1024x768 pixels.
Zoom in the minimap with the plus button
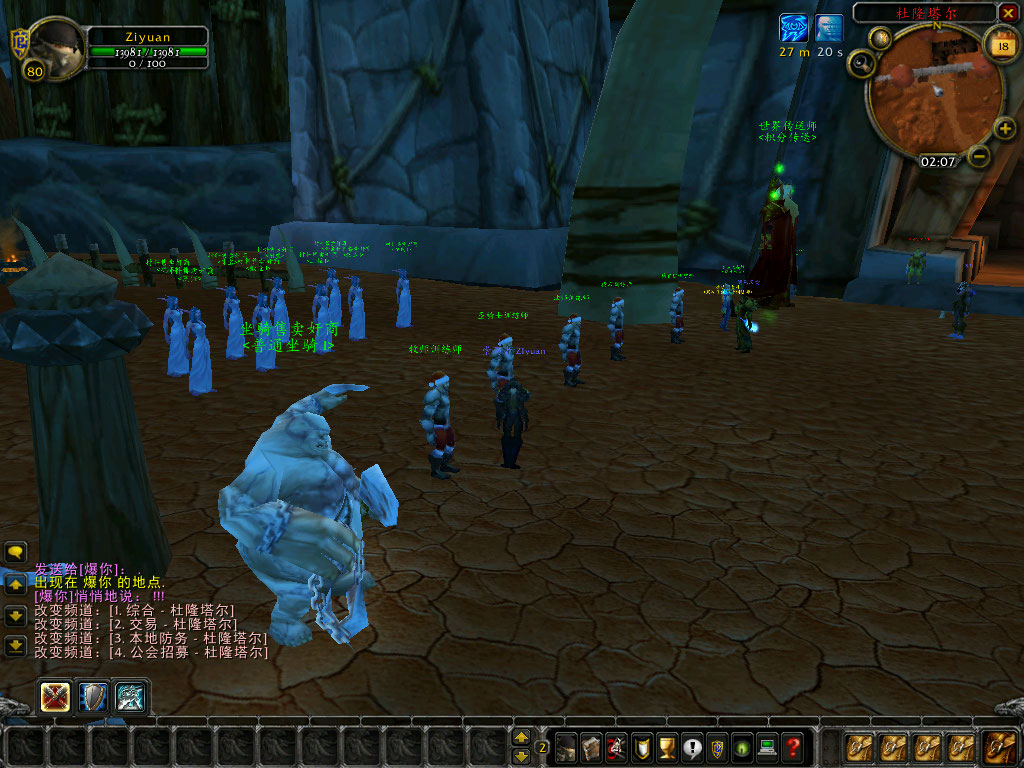coord(1005,129)
